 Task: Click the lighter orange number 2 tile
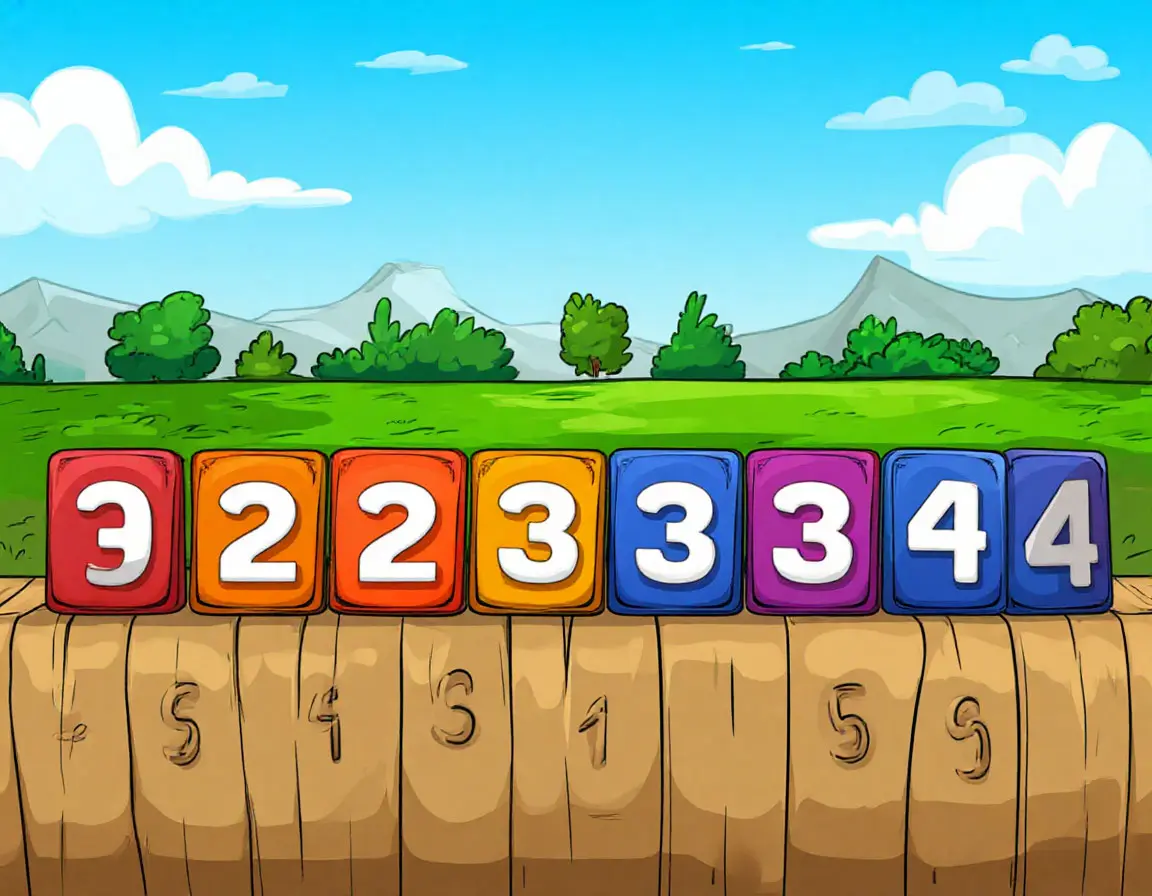point(258,531)
